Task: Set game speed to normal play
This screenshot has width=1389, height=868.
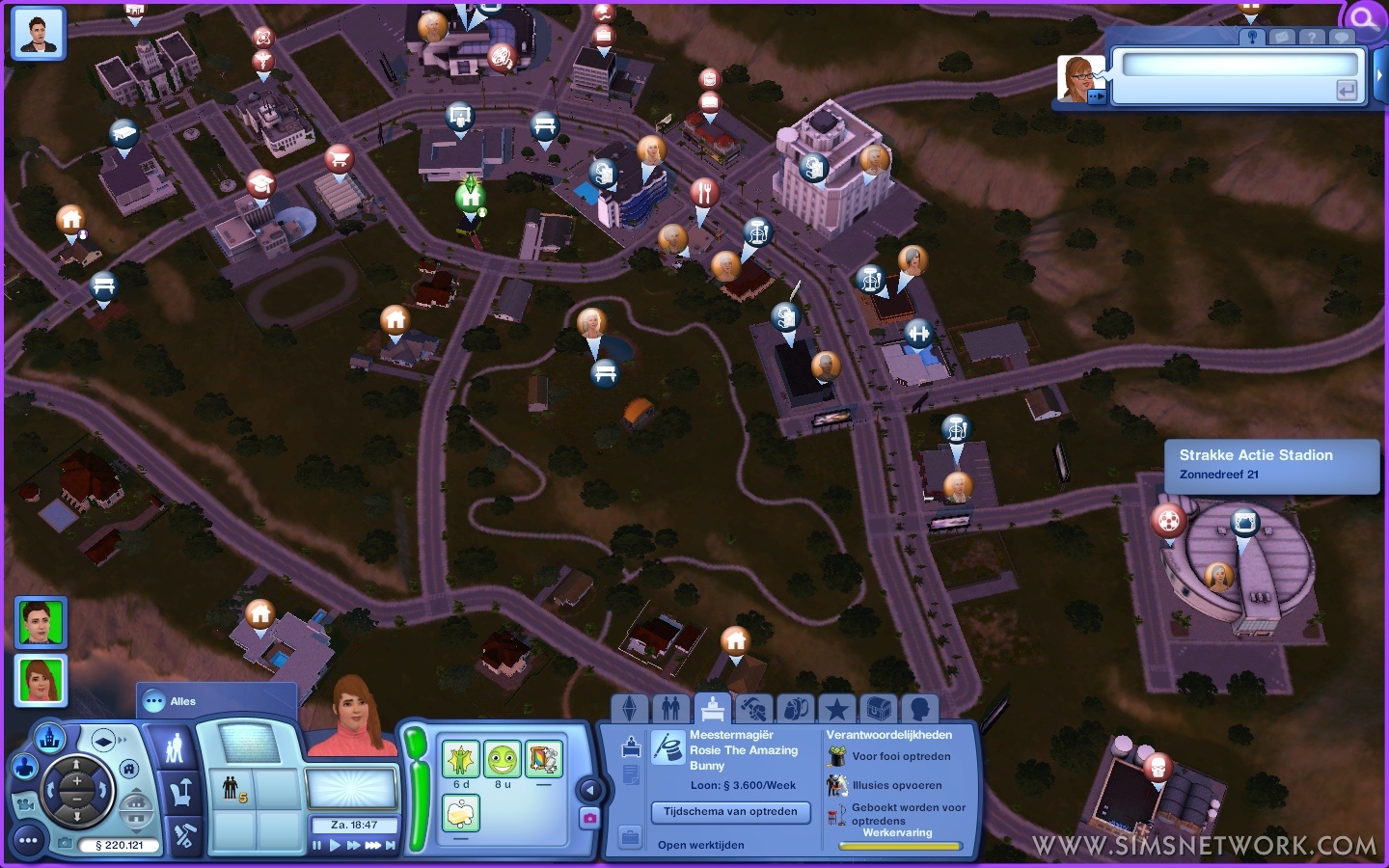Action: click(x=335, y=846)
